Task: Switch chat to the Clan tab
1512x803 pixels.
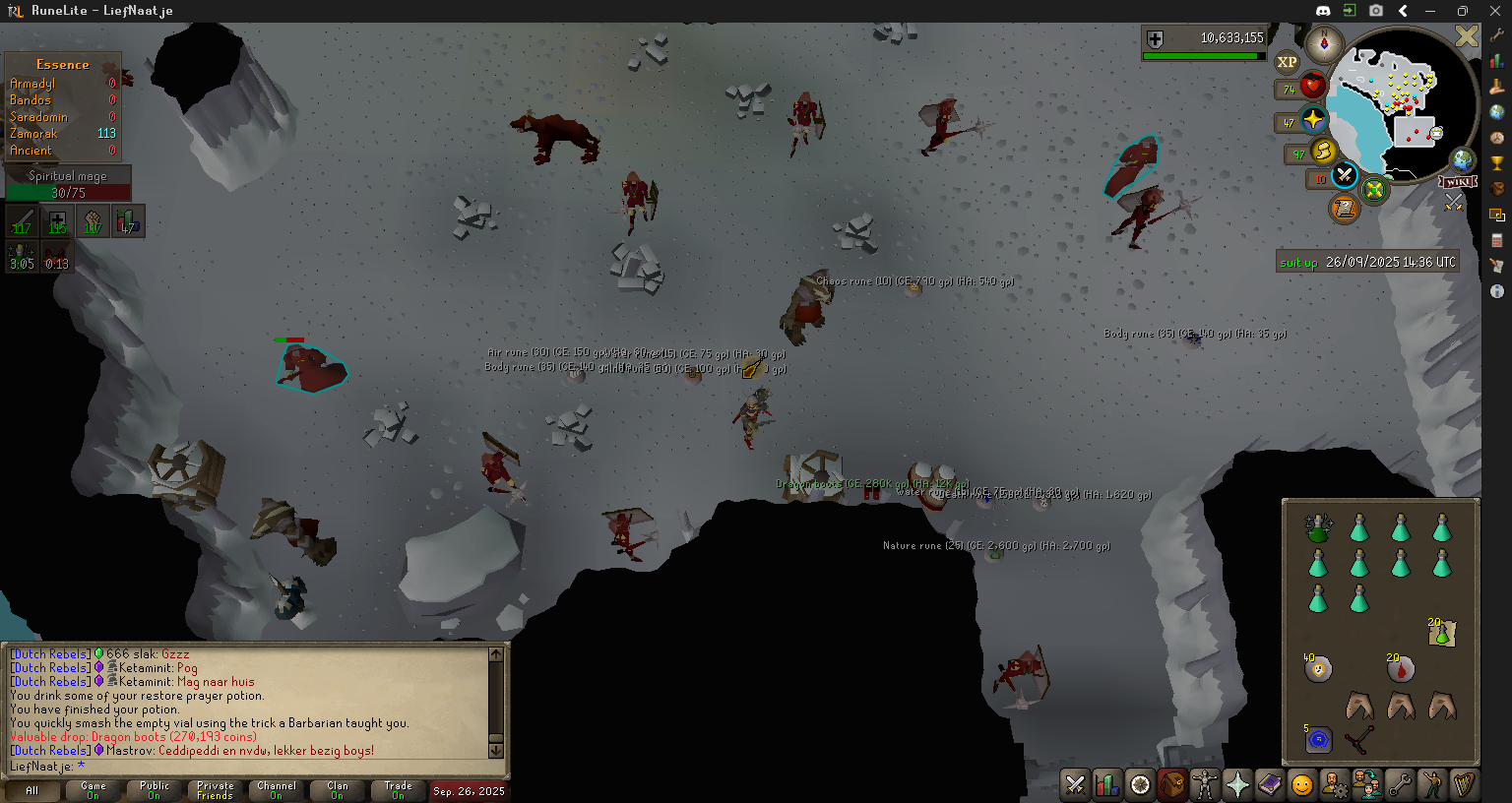Action: coord(338,790)
